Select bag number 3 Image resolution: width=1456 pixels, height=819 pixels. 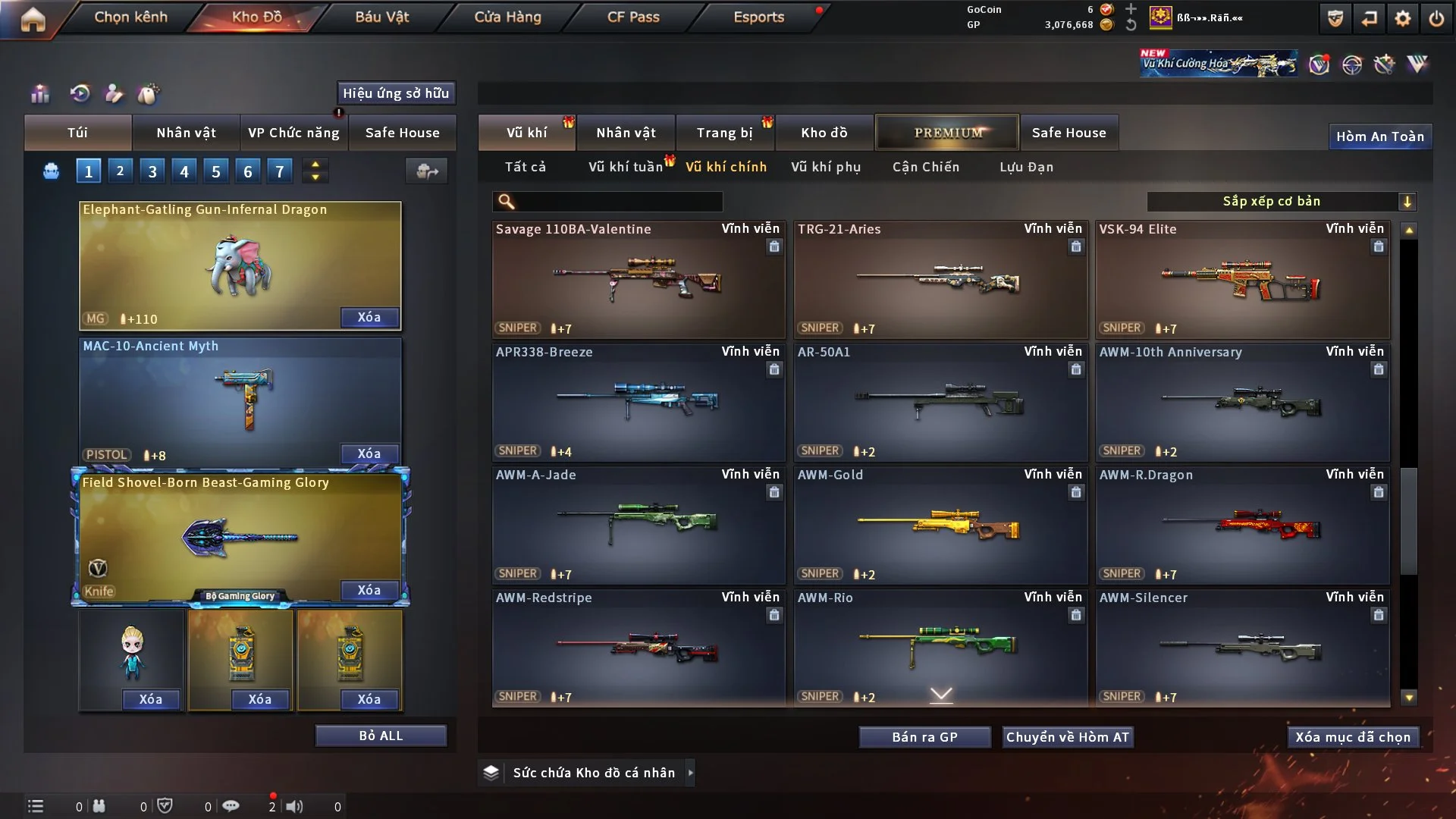click(152, 171)
